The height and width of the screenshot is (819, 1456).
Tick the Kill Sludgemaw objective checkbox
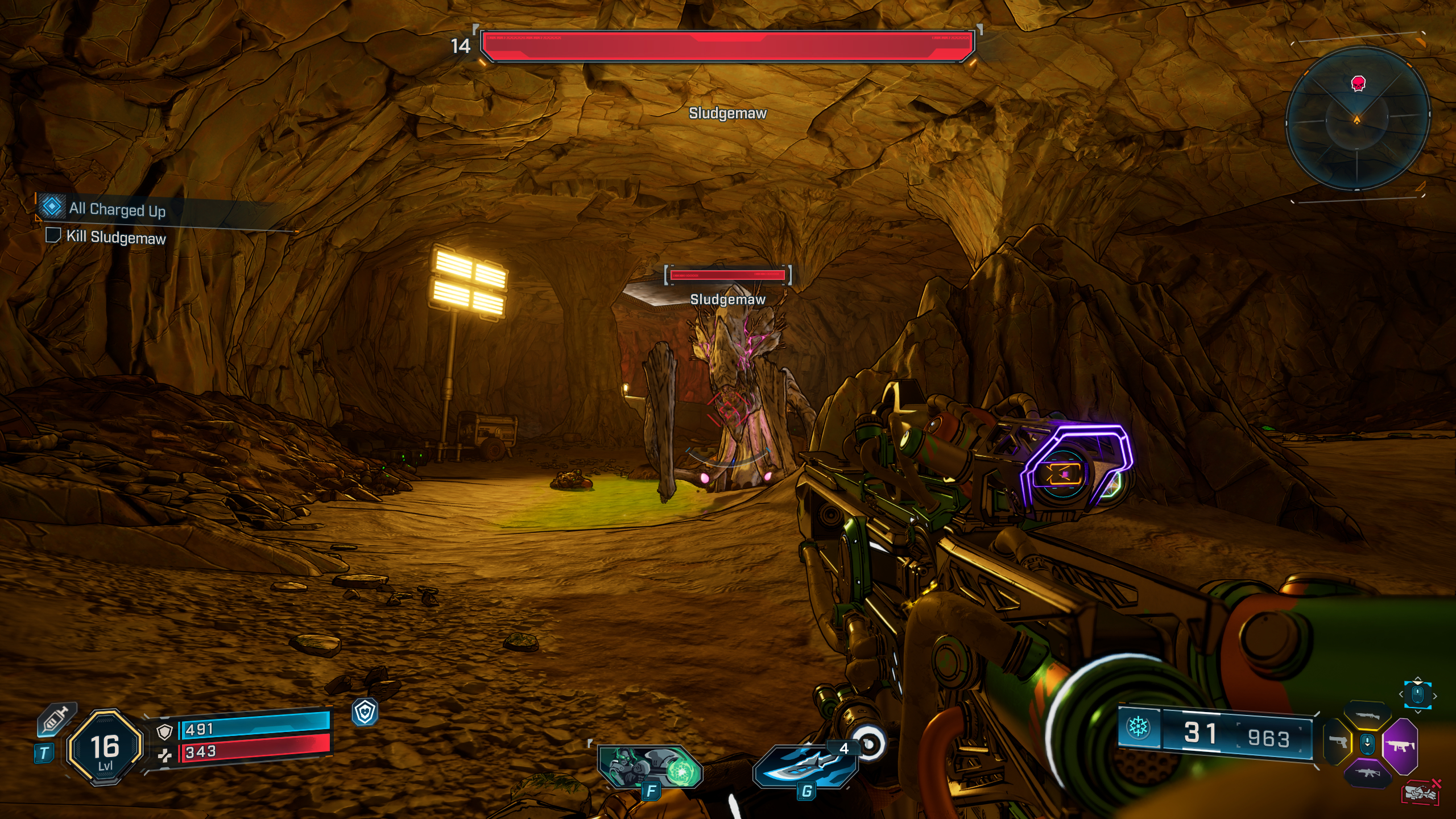[53, 235]
